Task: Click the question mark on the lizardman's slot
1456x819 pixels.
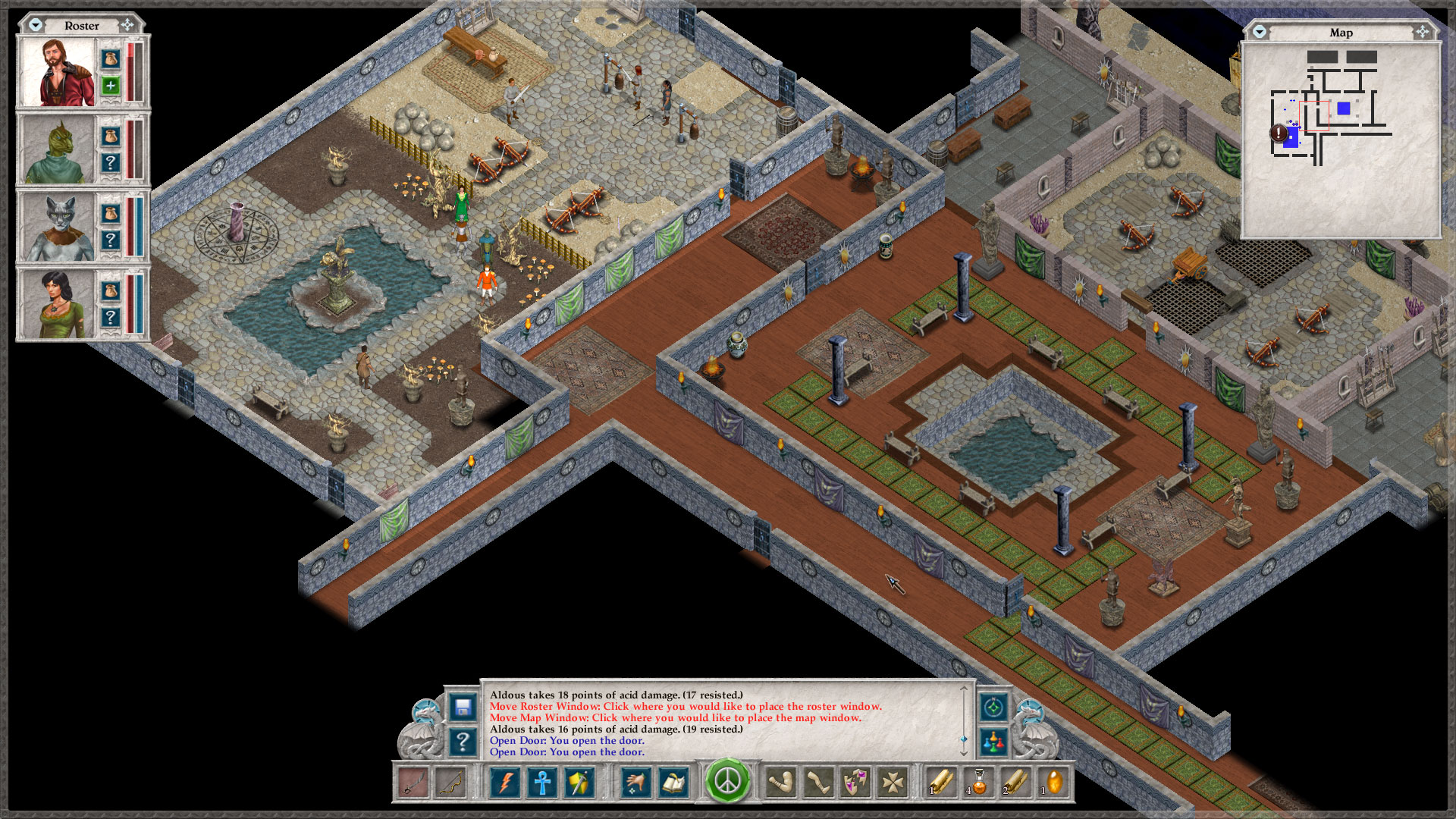Action: pos(111,161)
